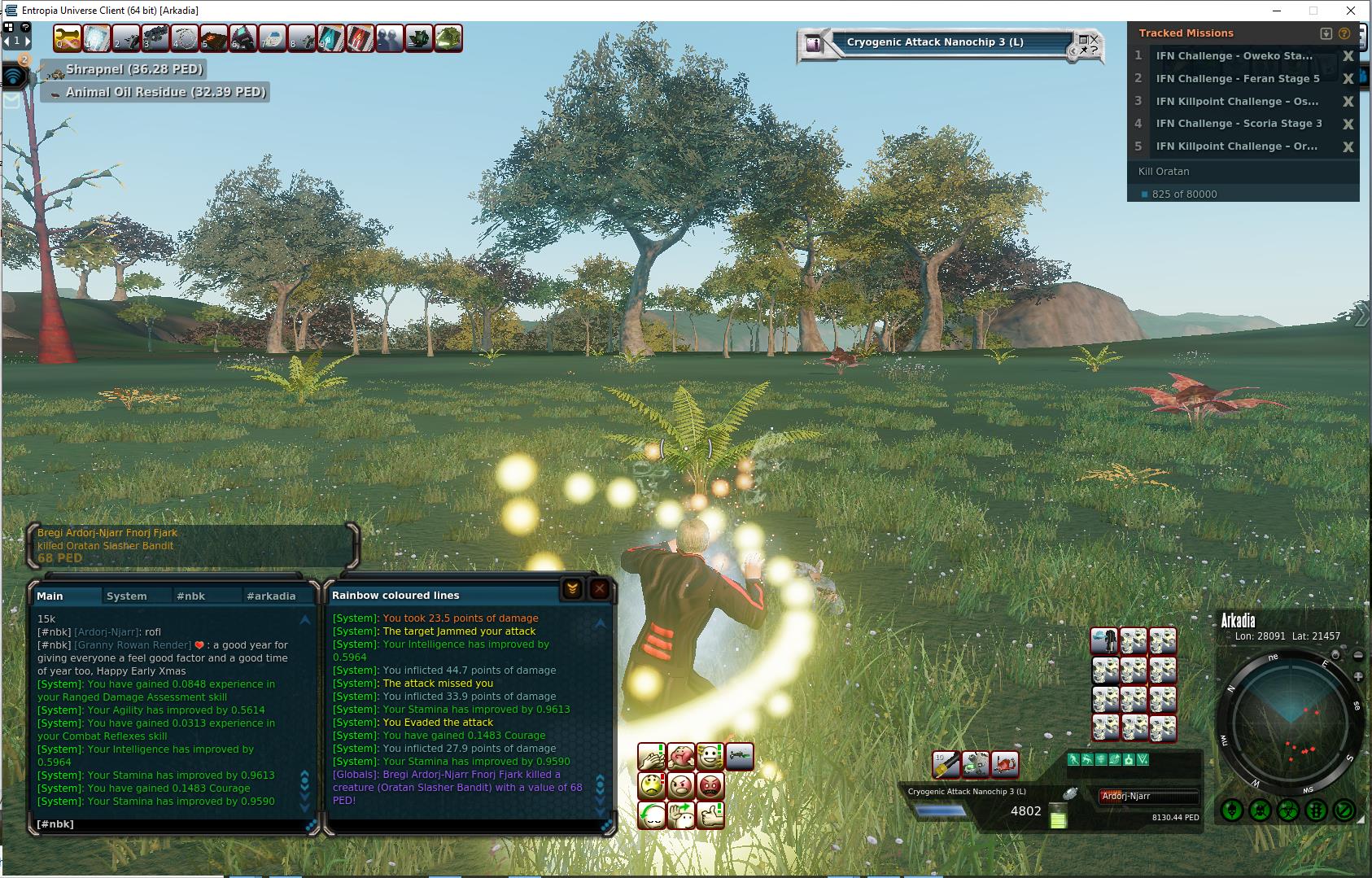Use the green tent icon on hotbar
The image size is (1372, 878).
point(448,38)
